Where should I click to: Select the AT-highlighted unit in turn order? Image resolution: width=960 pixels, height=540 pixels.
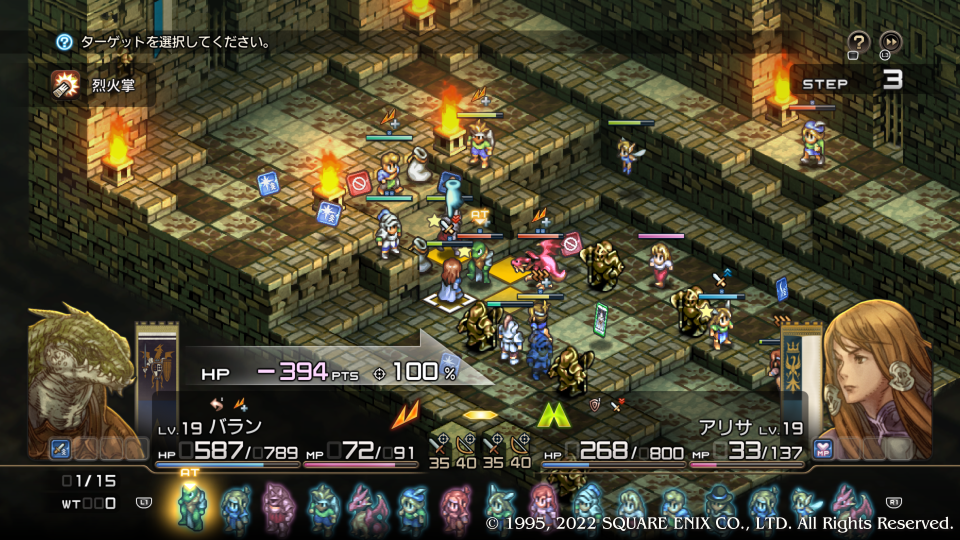[x=190, y=504]
